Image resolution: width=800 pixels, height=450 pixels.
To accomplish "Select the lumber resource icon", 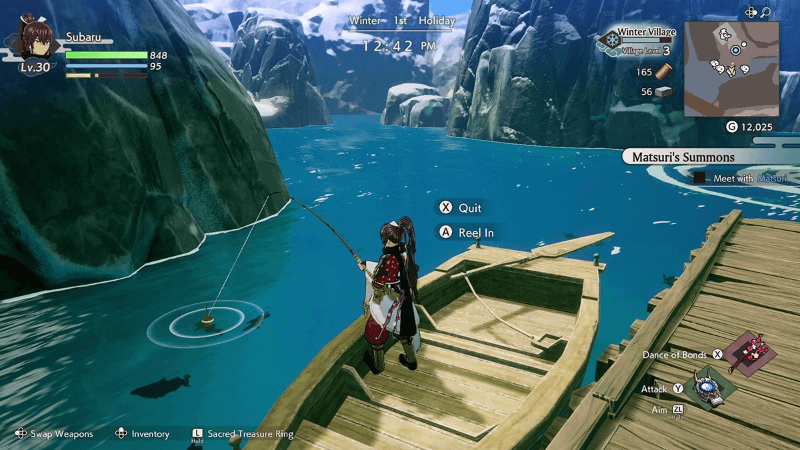I will [666, 72].
